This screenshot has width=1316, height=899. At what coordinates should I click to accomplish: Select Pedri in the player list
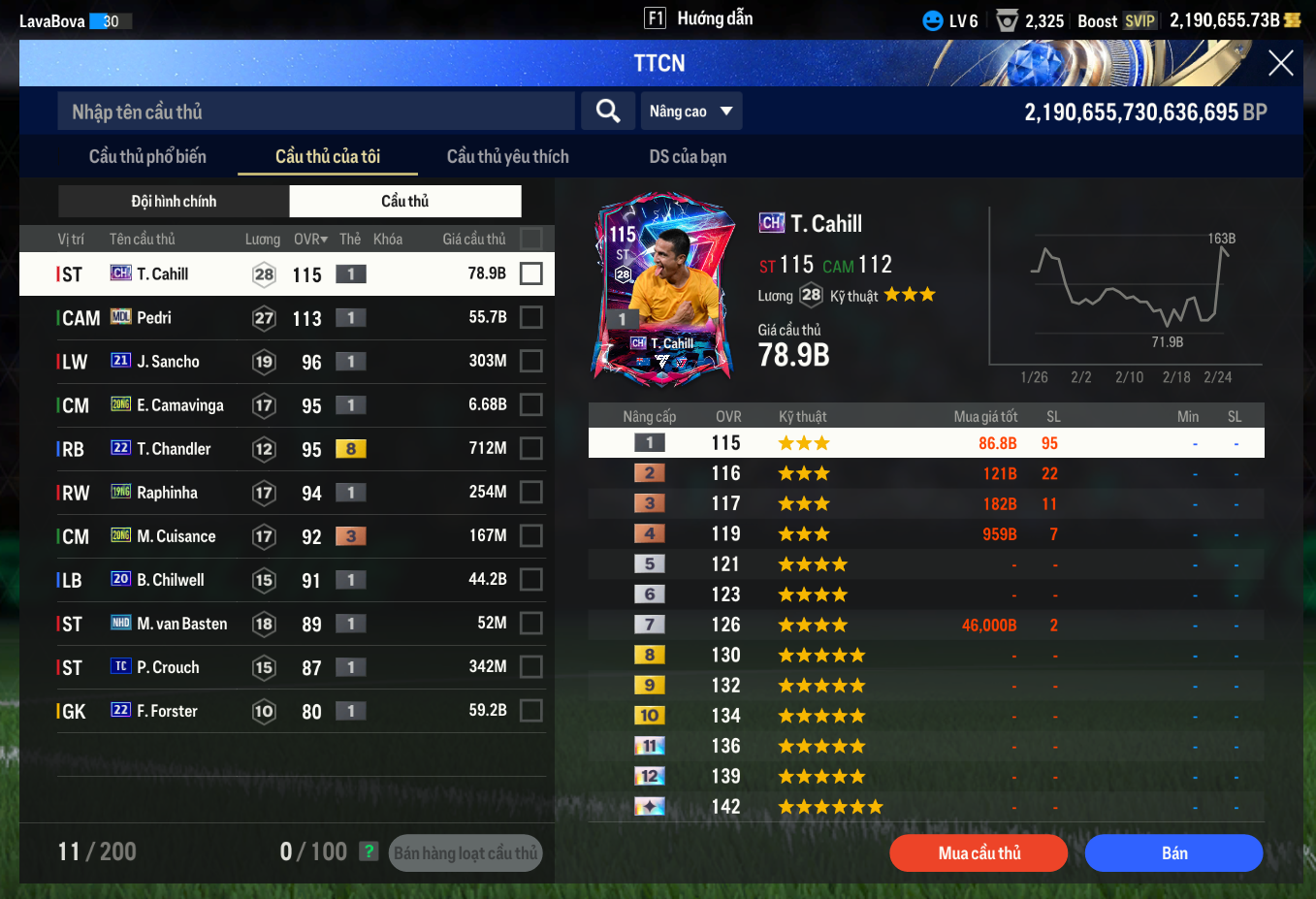click(154, 318)
